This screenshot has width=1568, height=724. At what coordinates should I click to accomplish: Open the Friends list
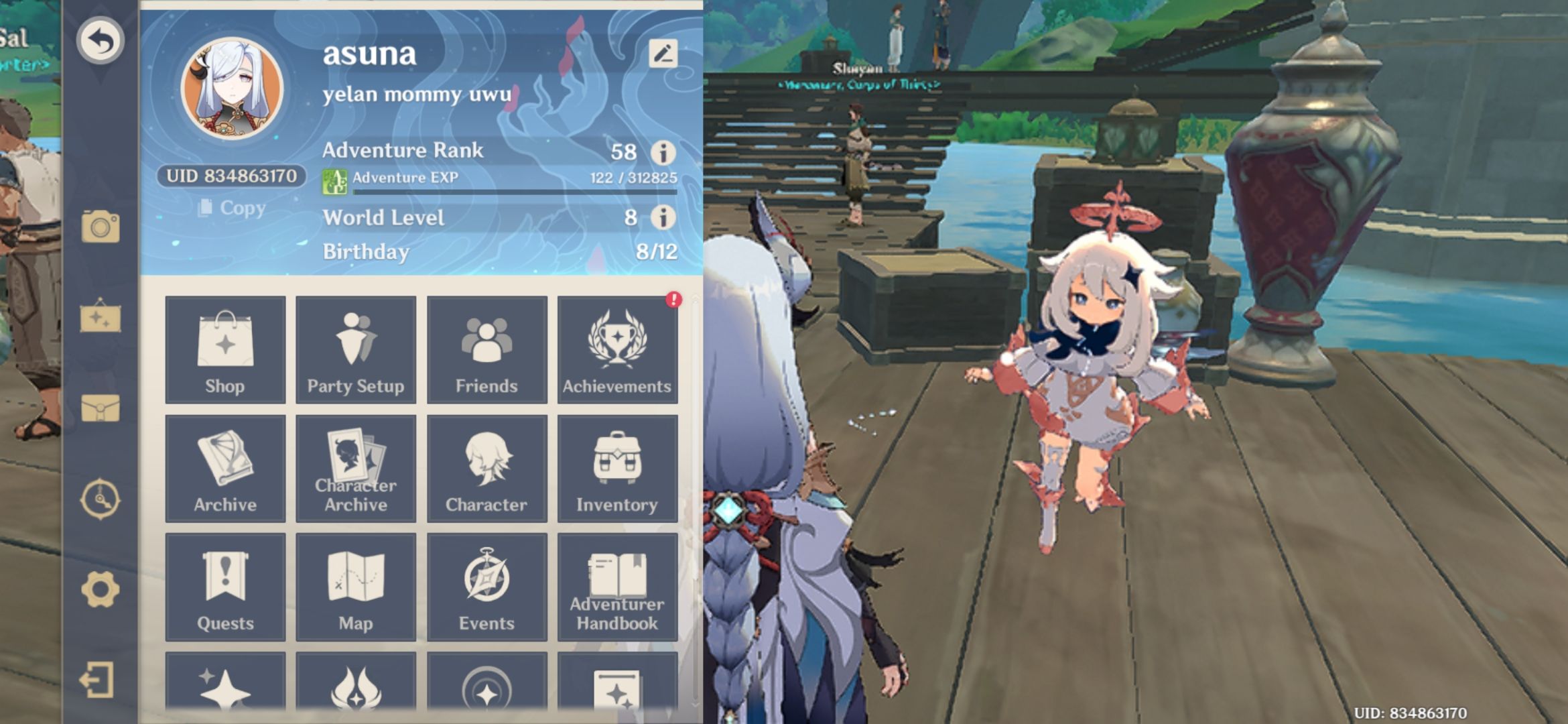coord(486,352)
